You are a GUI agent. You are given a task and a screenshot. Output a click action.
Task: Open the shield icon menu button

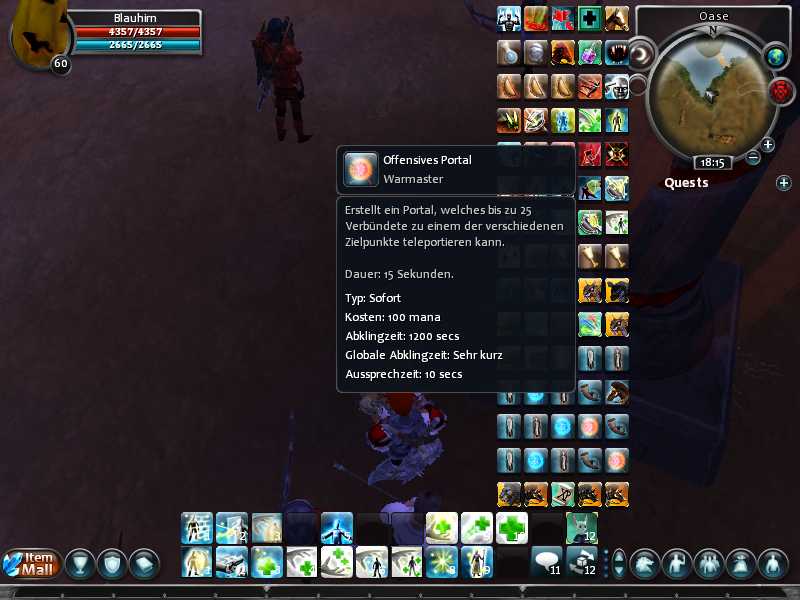point(111,564)
